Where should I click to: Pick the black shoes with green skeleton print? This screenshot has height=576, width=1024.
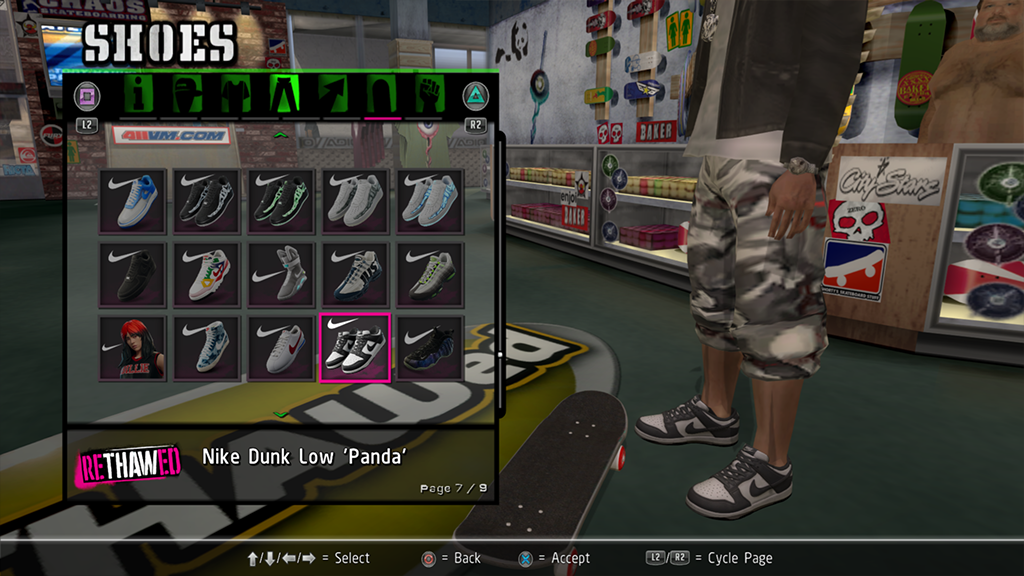[x=280, y=201]
